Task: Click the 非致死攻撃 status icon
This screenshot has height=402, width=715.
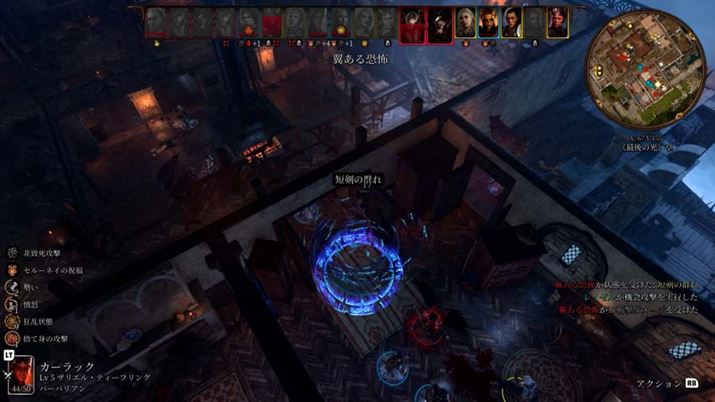Action: (11, 253)
